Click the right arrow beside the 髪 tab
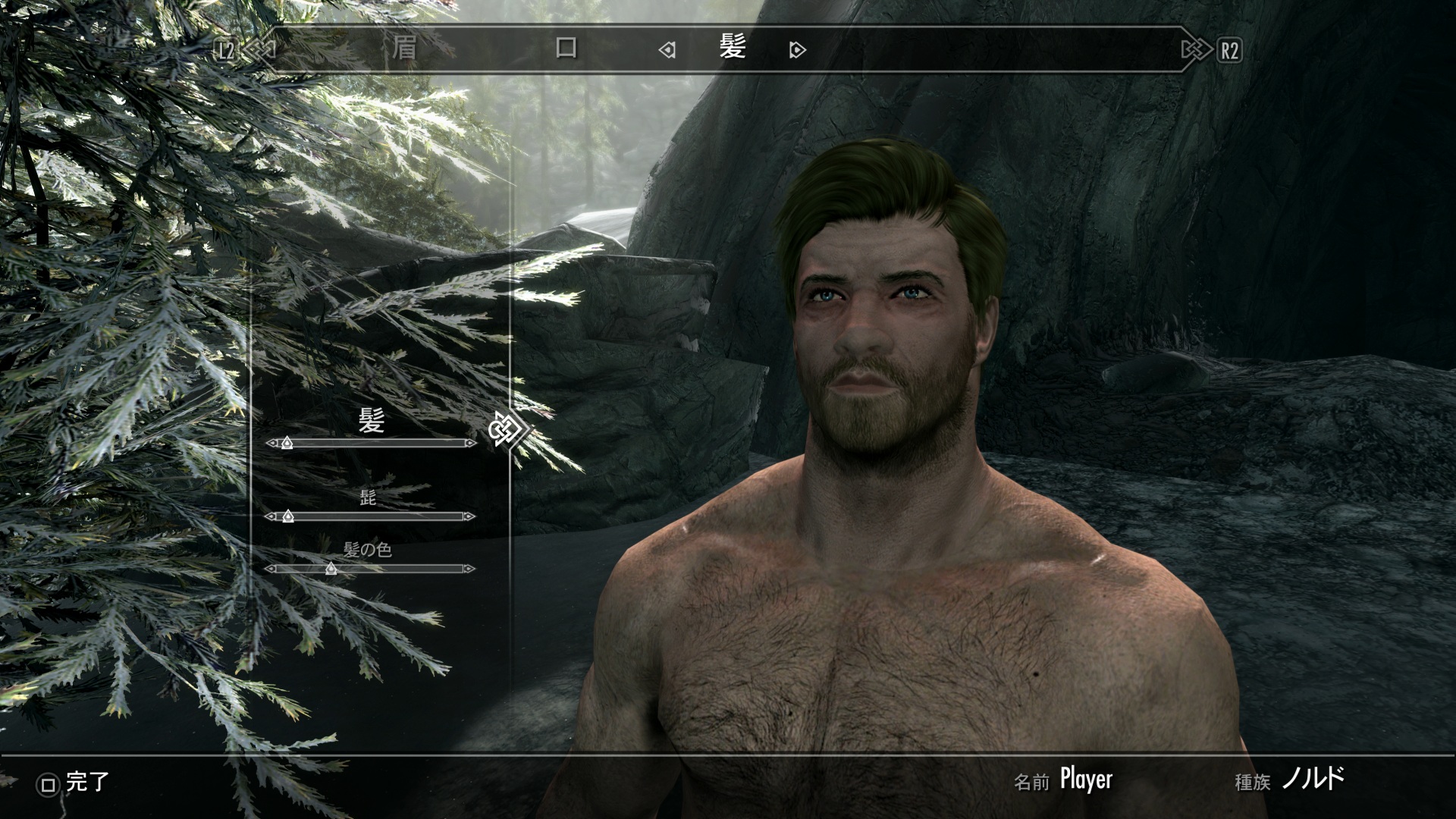 (797, 51)
